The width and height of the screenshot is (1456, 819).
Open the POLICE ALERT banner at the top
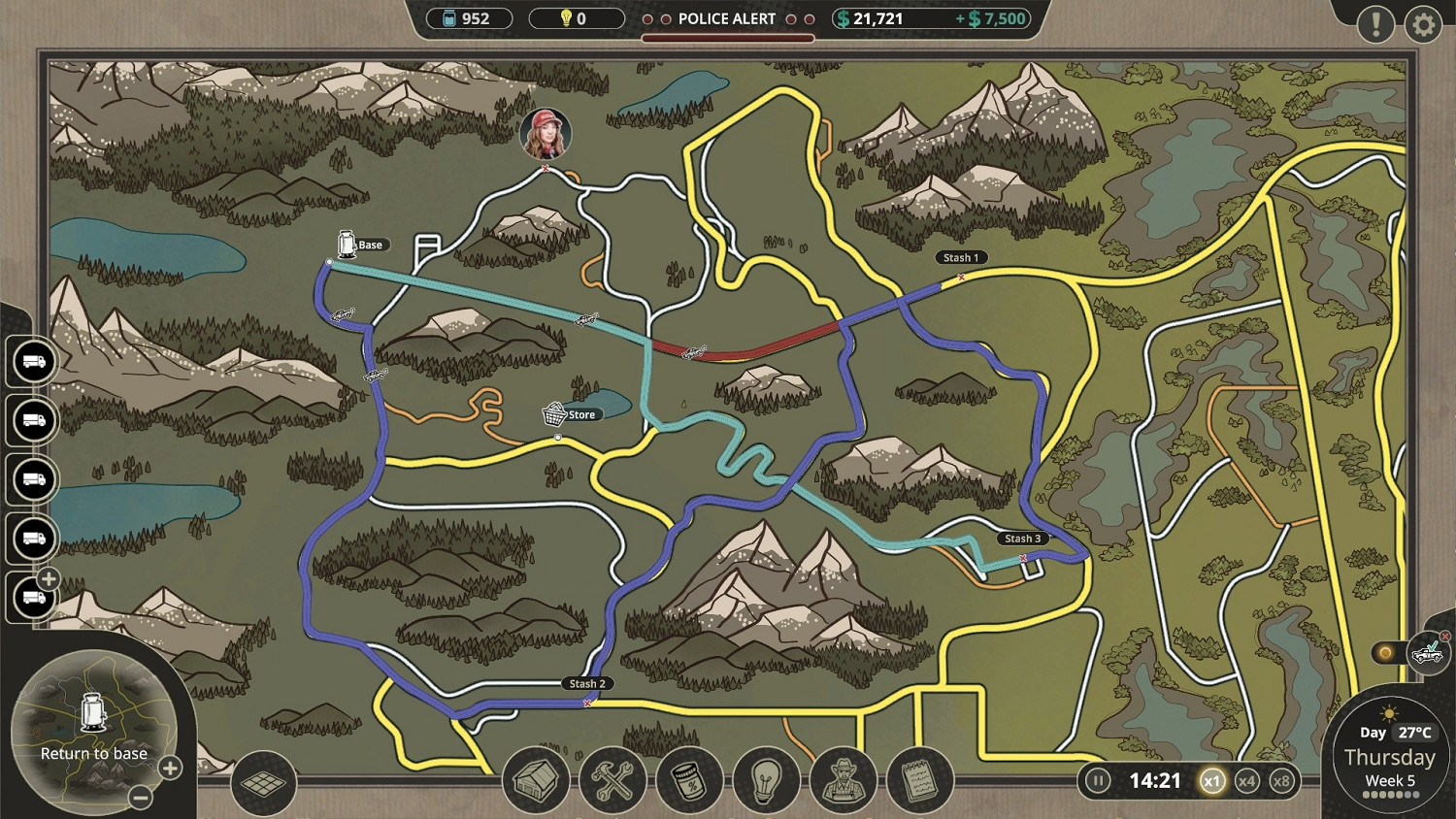(x=726, y=17)
